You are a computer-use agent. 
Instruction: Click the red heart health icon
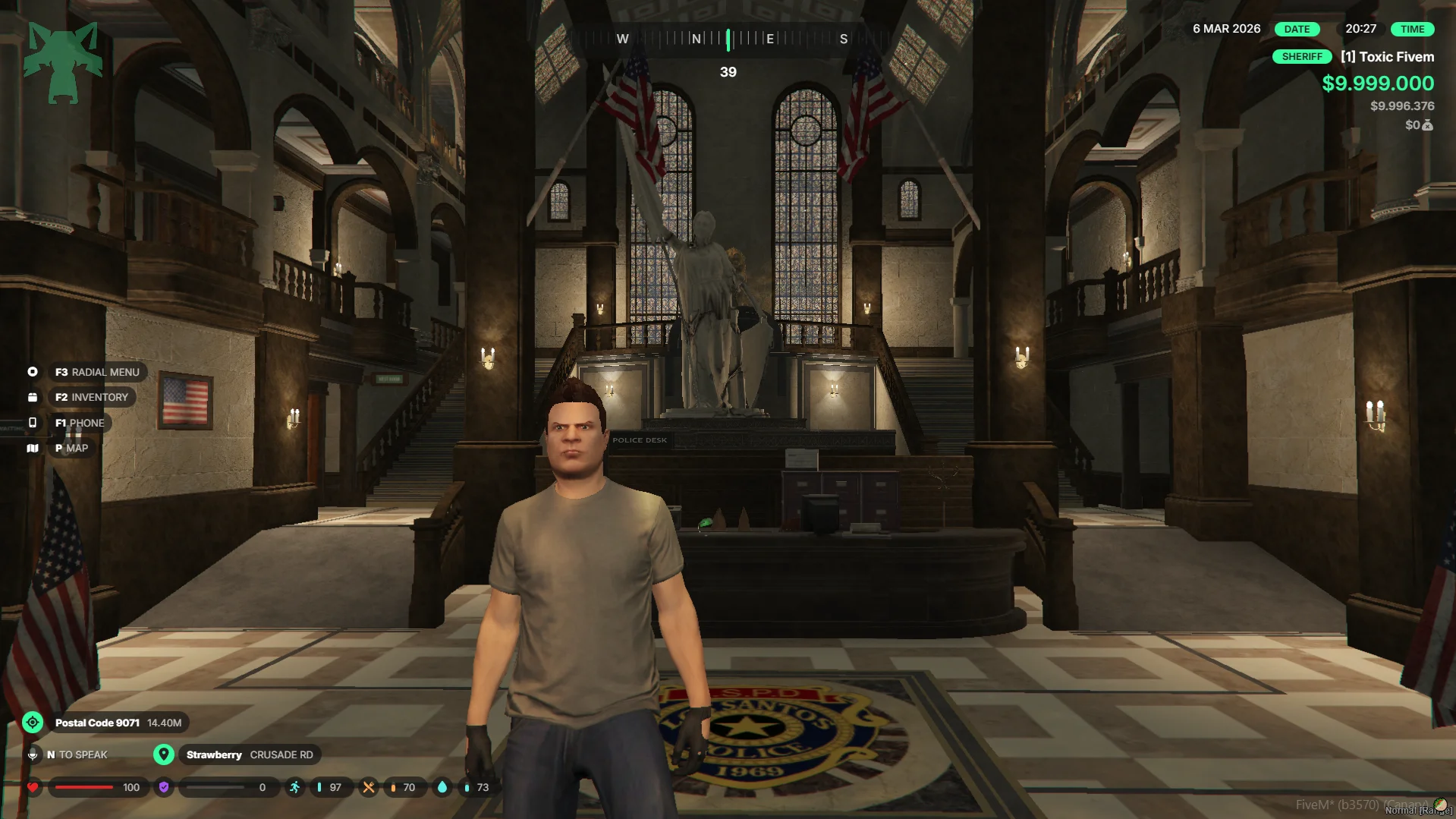click(33, 787)
